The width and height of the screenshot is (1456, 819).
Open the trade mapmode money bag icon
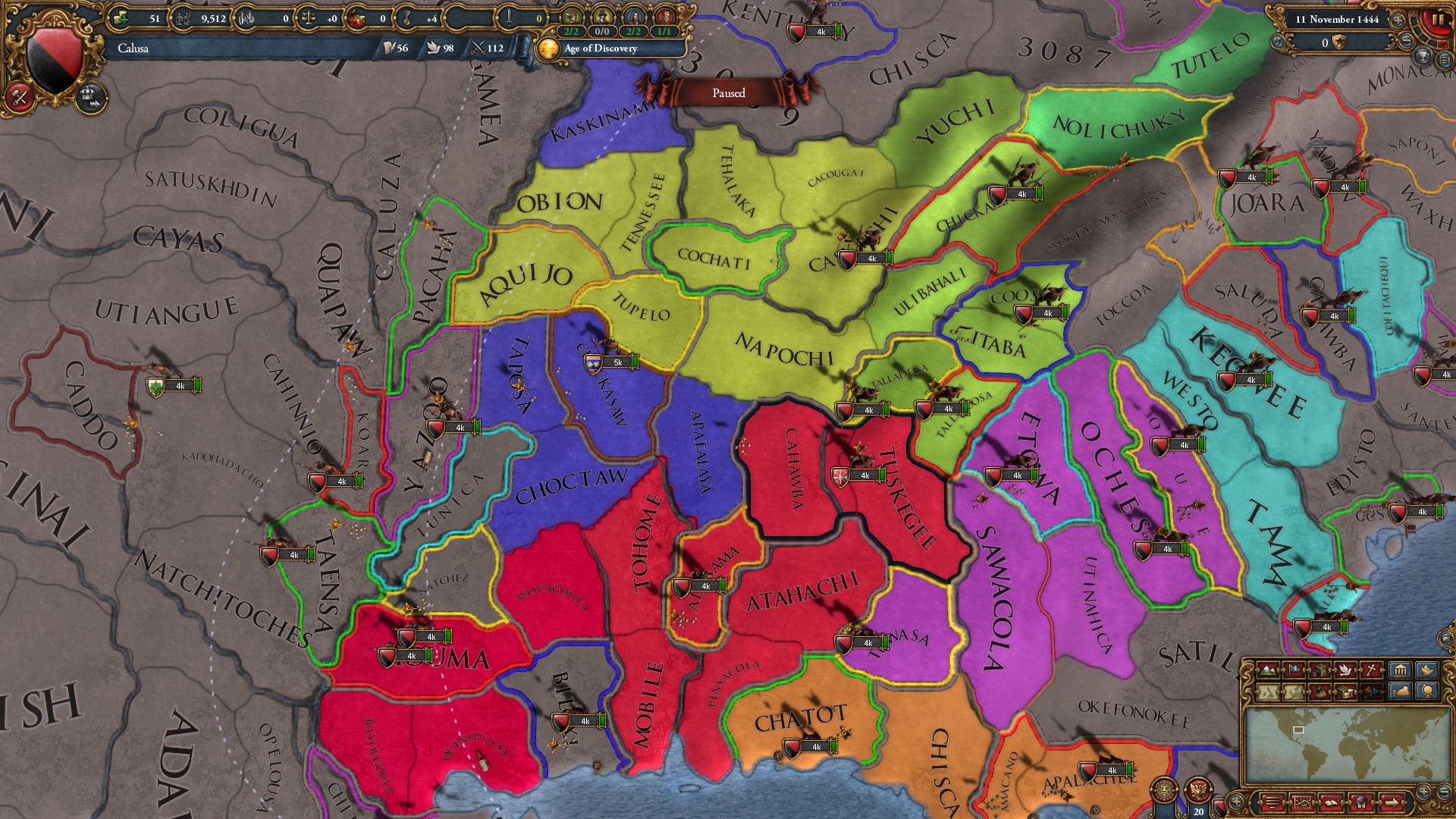tap(1319, 692)
